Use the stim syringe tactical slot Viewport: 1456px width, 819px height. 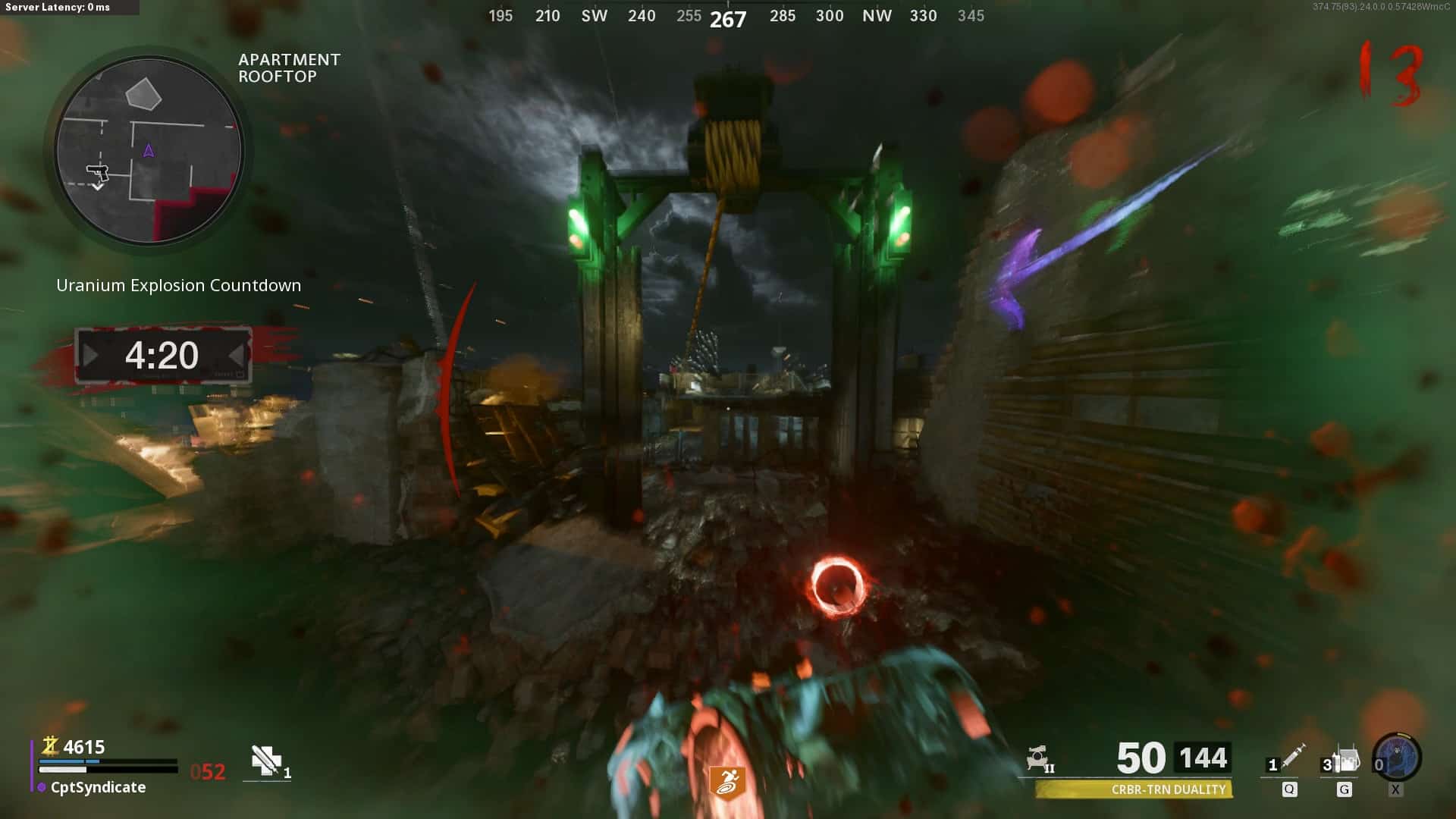pyautogui.click(x=1289, y=758)
